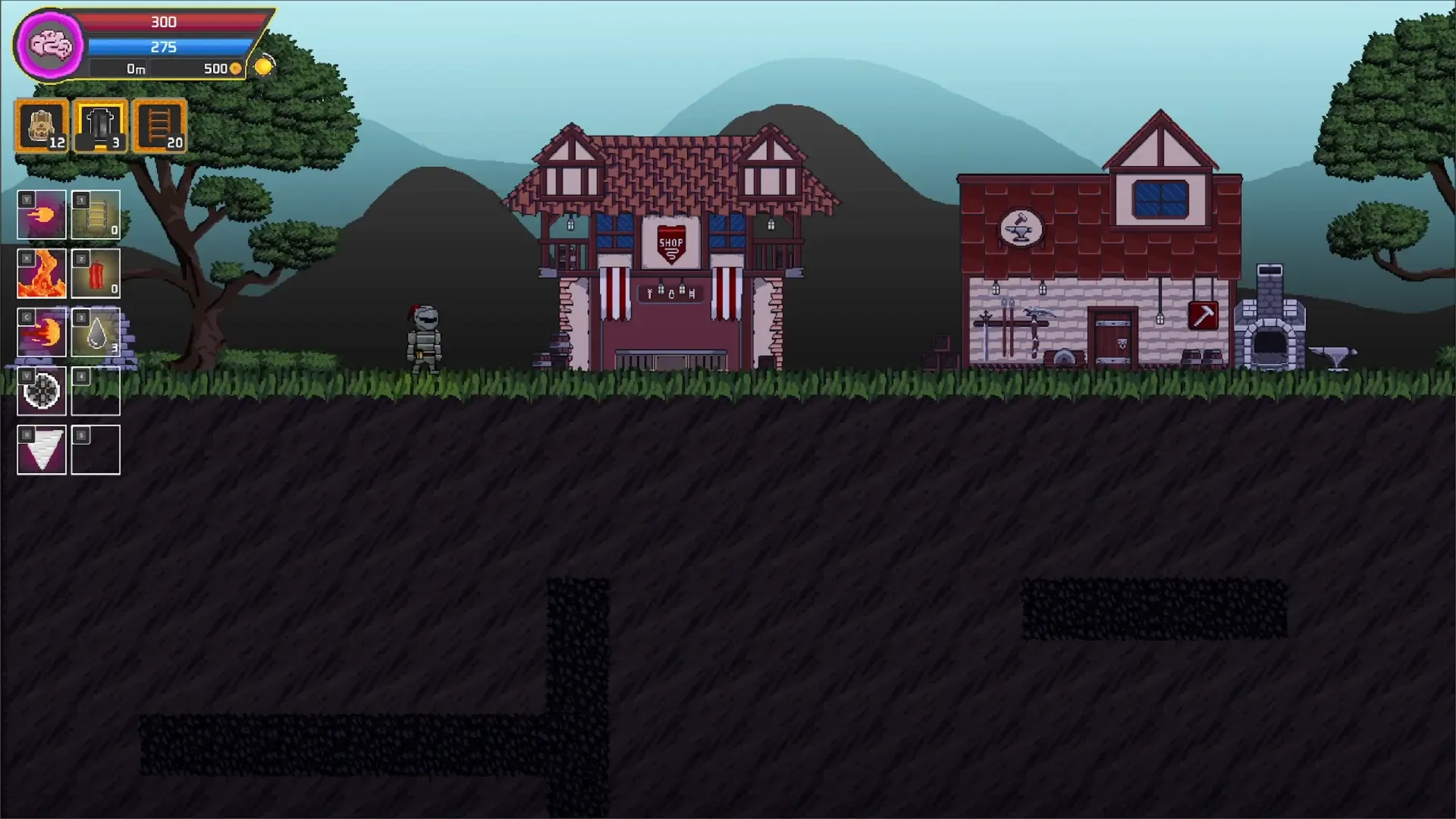This screenshot has height=819, width=1456.
Task: Click the depth counter showing 0m
Action: [135, 67]
